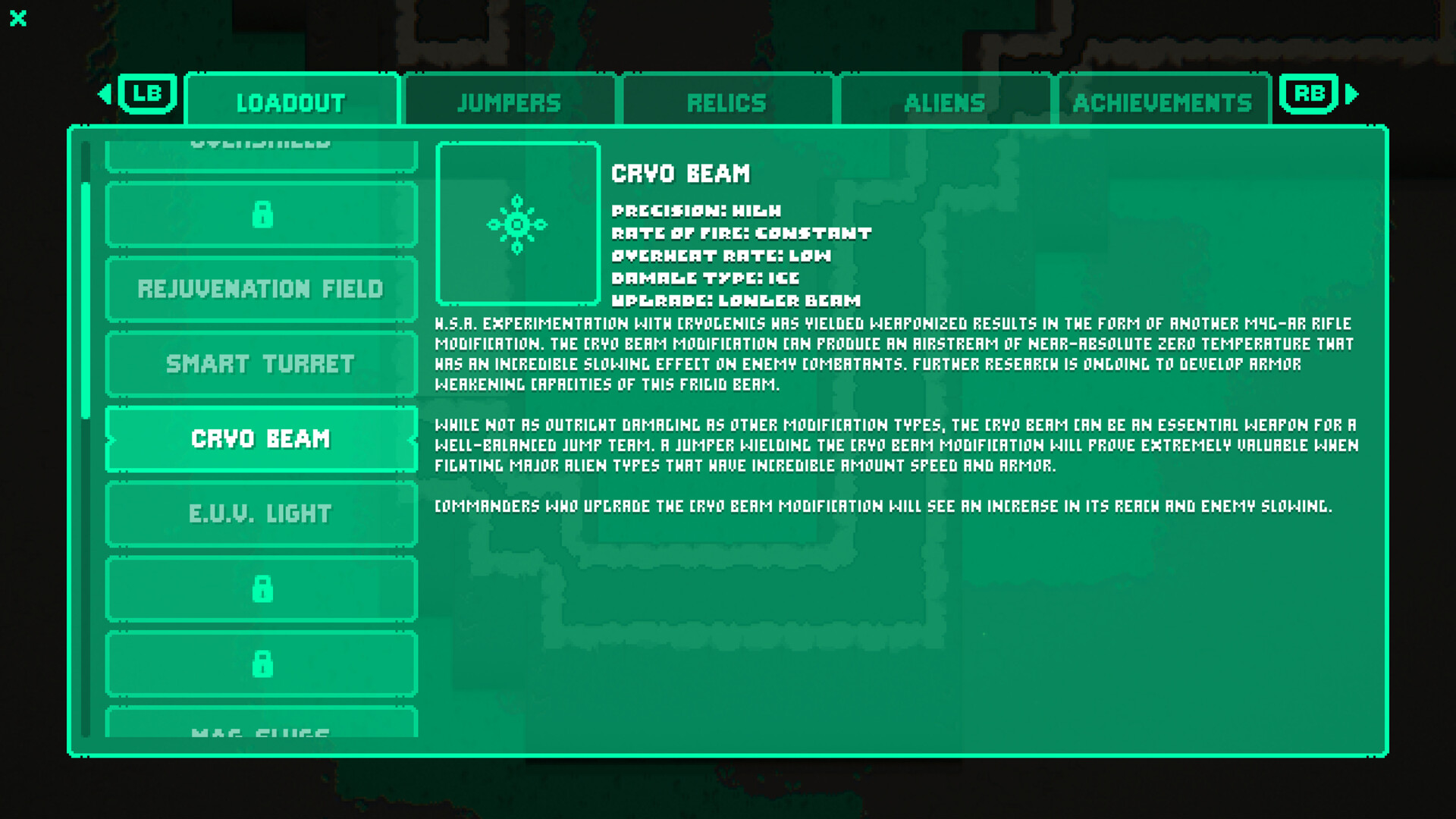Click the left arrow beside LB
Image resolution: width=1456 pixels, height=819 pixels.
pyautogui.click(x=103, y=94)
